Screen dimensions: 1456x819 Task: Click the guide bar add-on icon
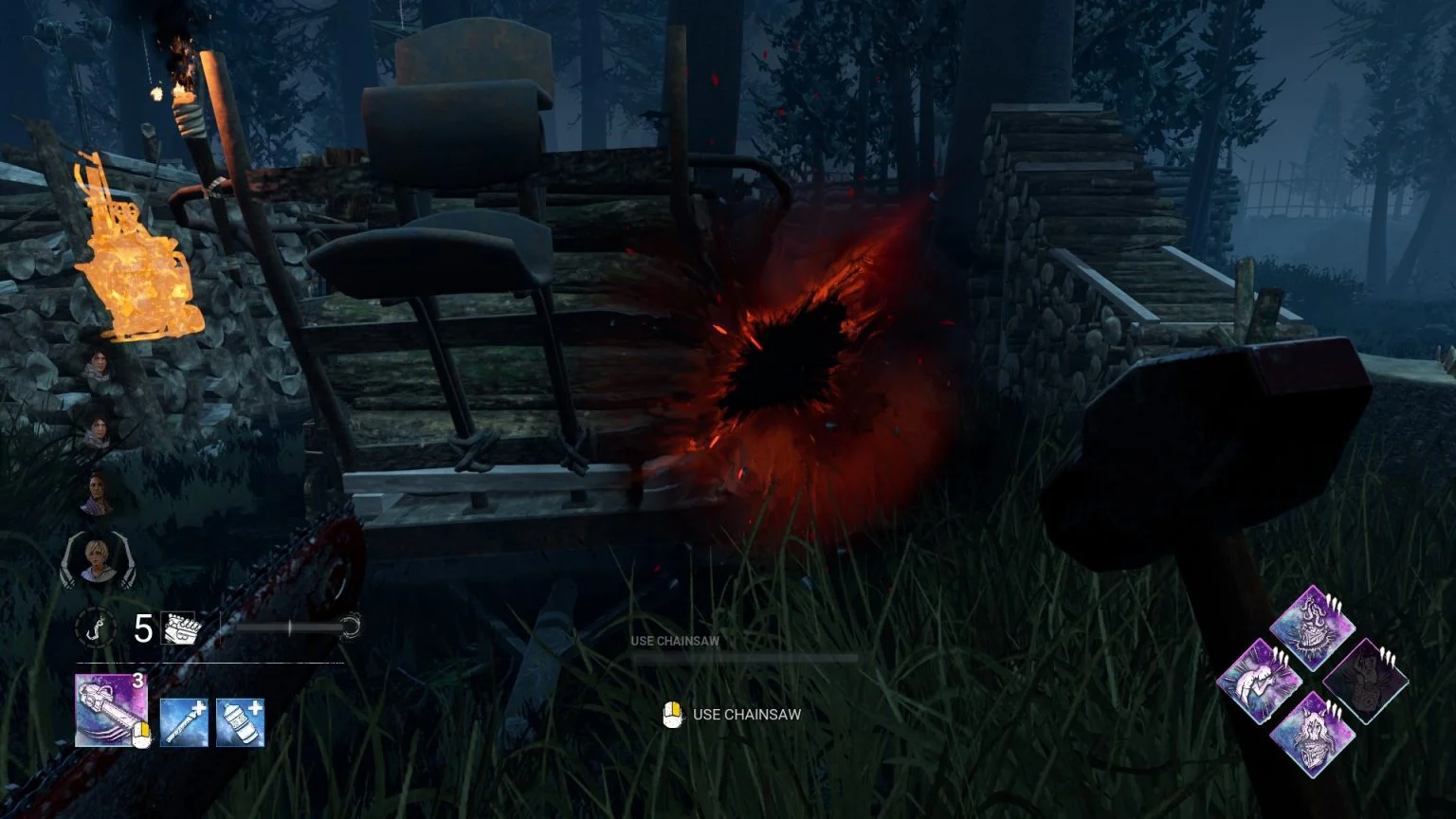pos(183,720)
